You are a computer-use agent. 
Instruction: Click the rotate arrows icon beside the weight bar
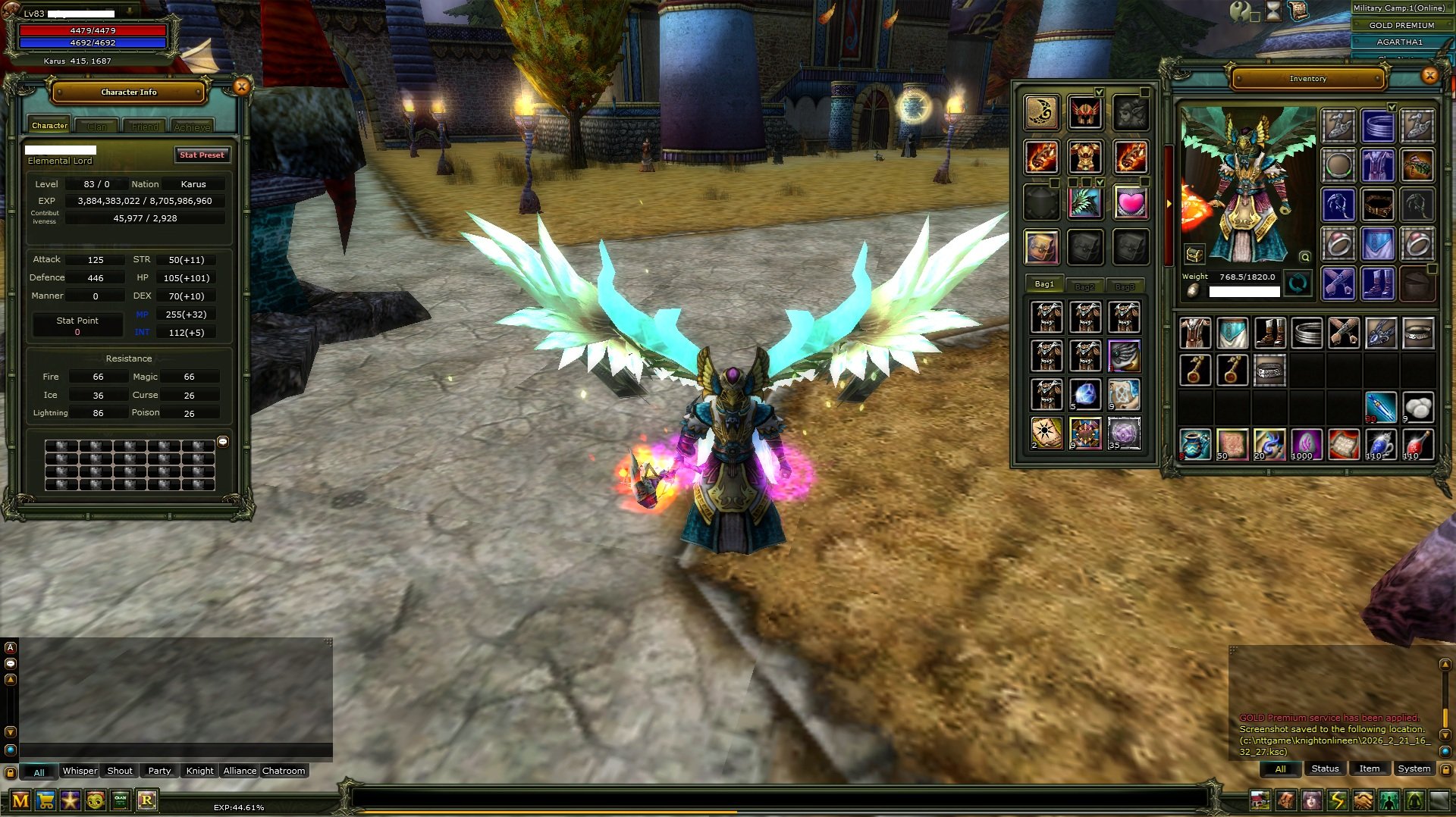(x=1297, y=283)
